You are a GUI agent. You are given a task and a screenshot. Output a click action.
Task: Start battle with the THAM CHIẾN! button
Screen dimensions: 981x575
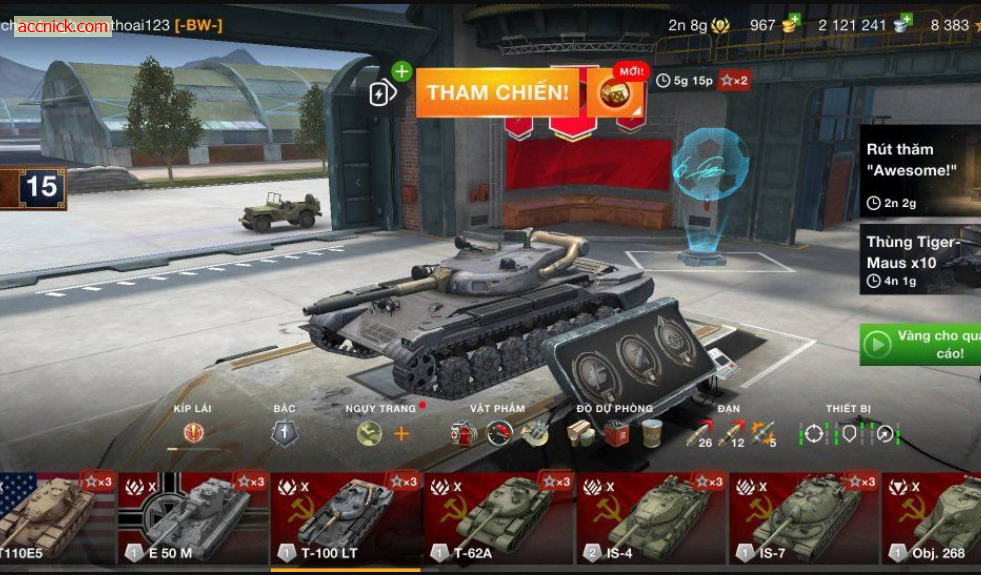click(498, 93)
